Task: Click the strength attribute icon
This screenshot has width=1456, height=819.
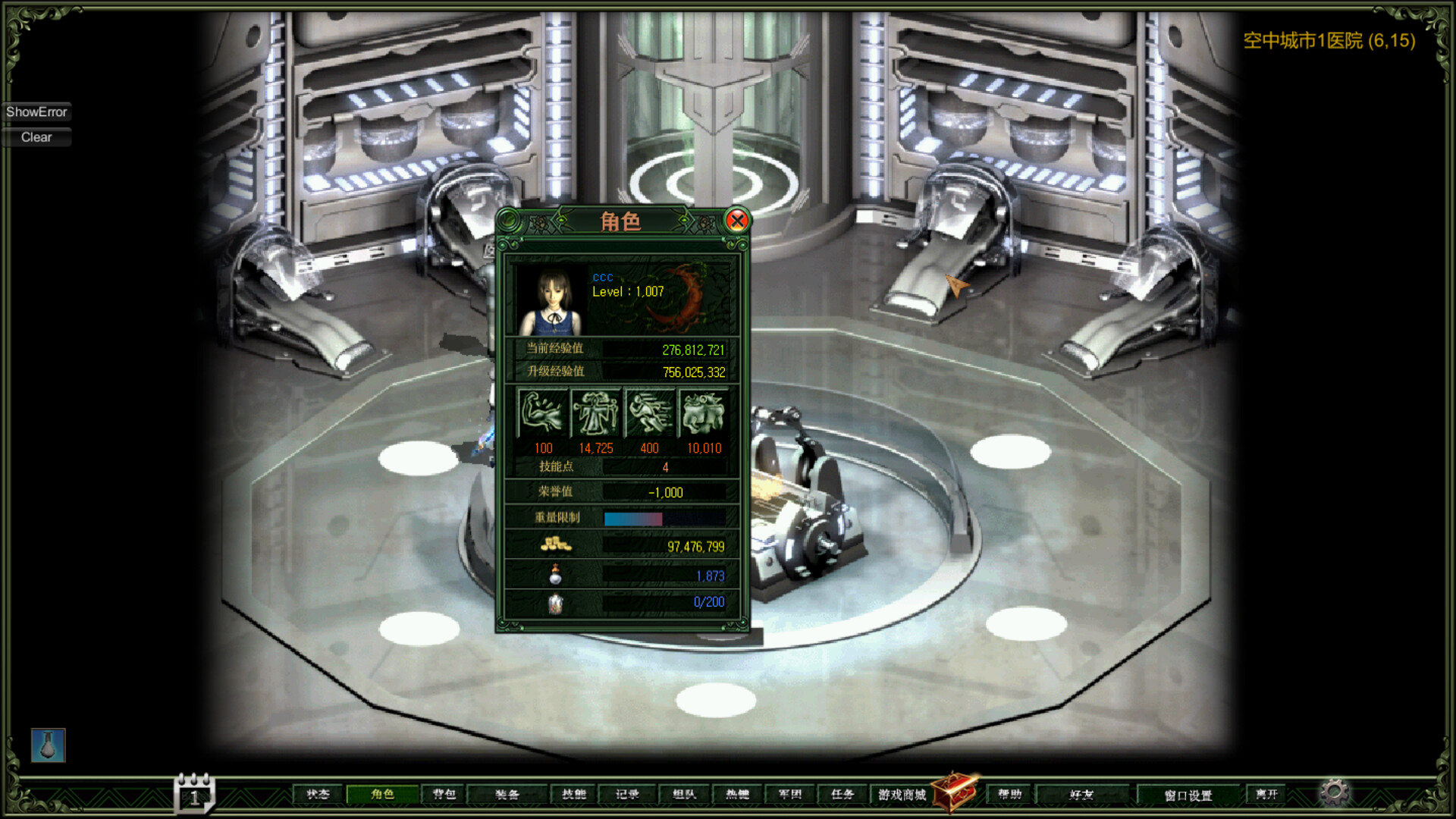Action: [542, 413]
